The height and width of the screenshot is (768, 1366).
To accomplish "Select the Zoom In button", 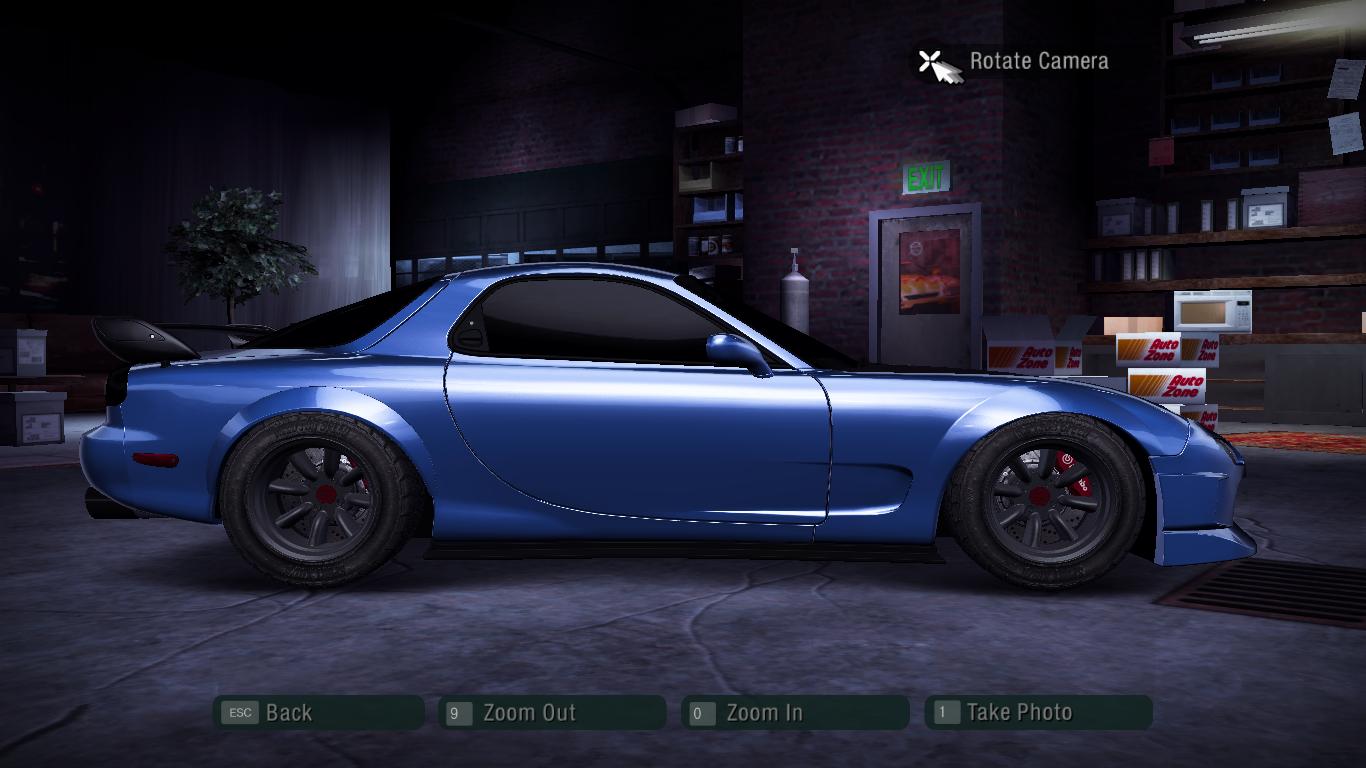I will coord(794,713).
